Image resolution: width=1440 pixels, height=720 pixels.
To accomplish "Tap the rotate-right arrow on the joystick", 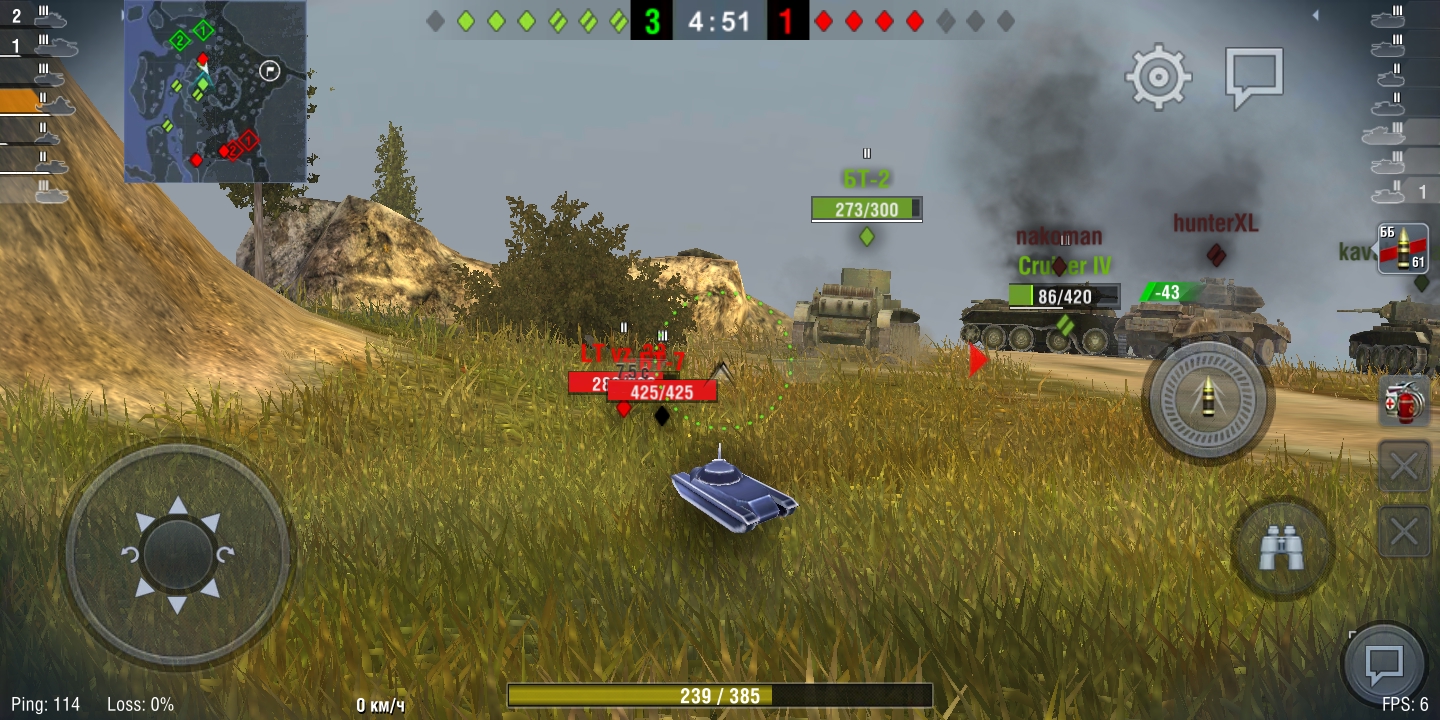I will [x=225, y=555].
